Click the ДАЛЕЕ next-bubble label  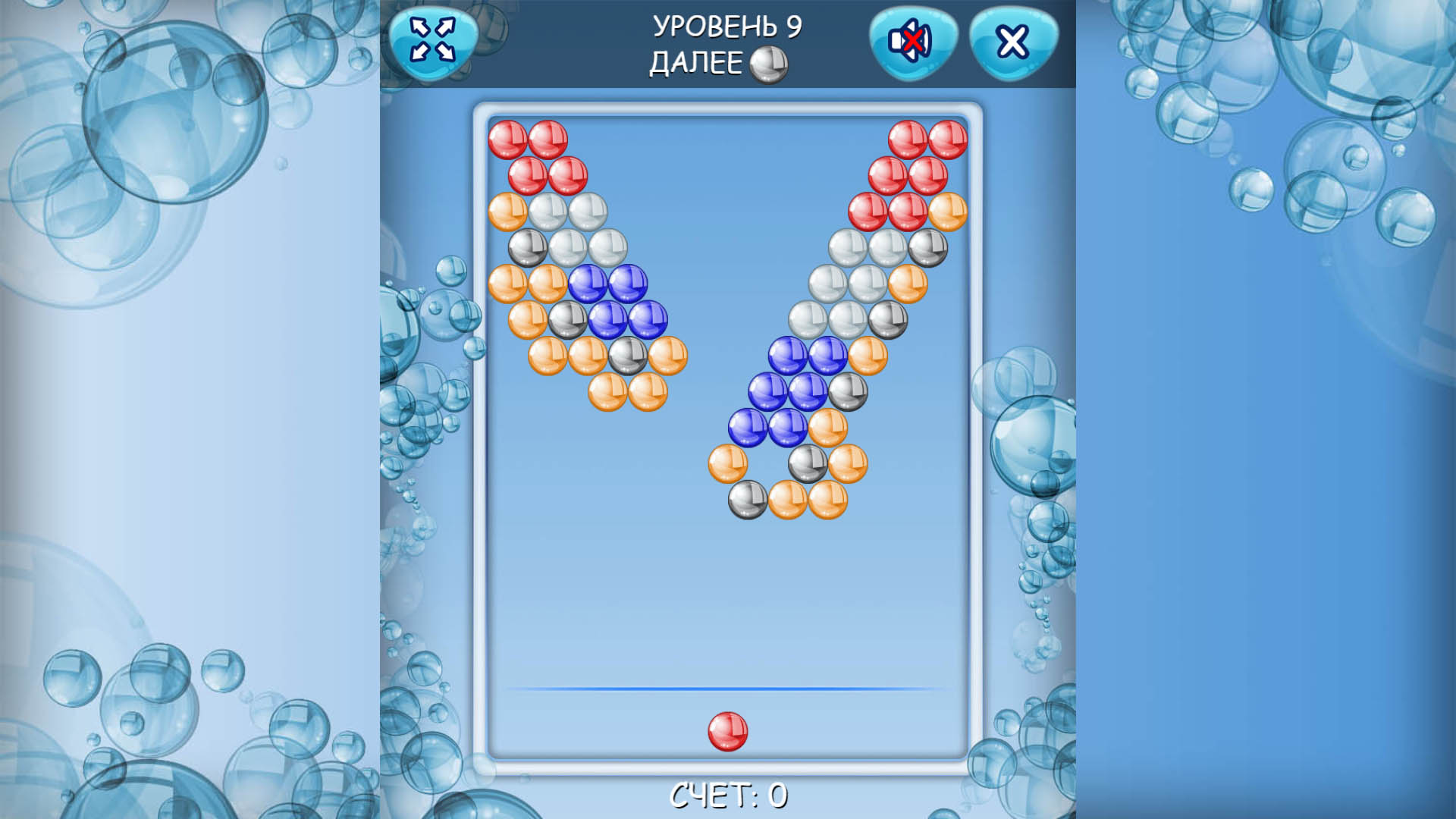pos(695,62)
